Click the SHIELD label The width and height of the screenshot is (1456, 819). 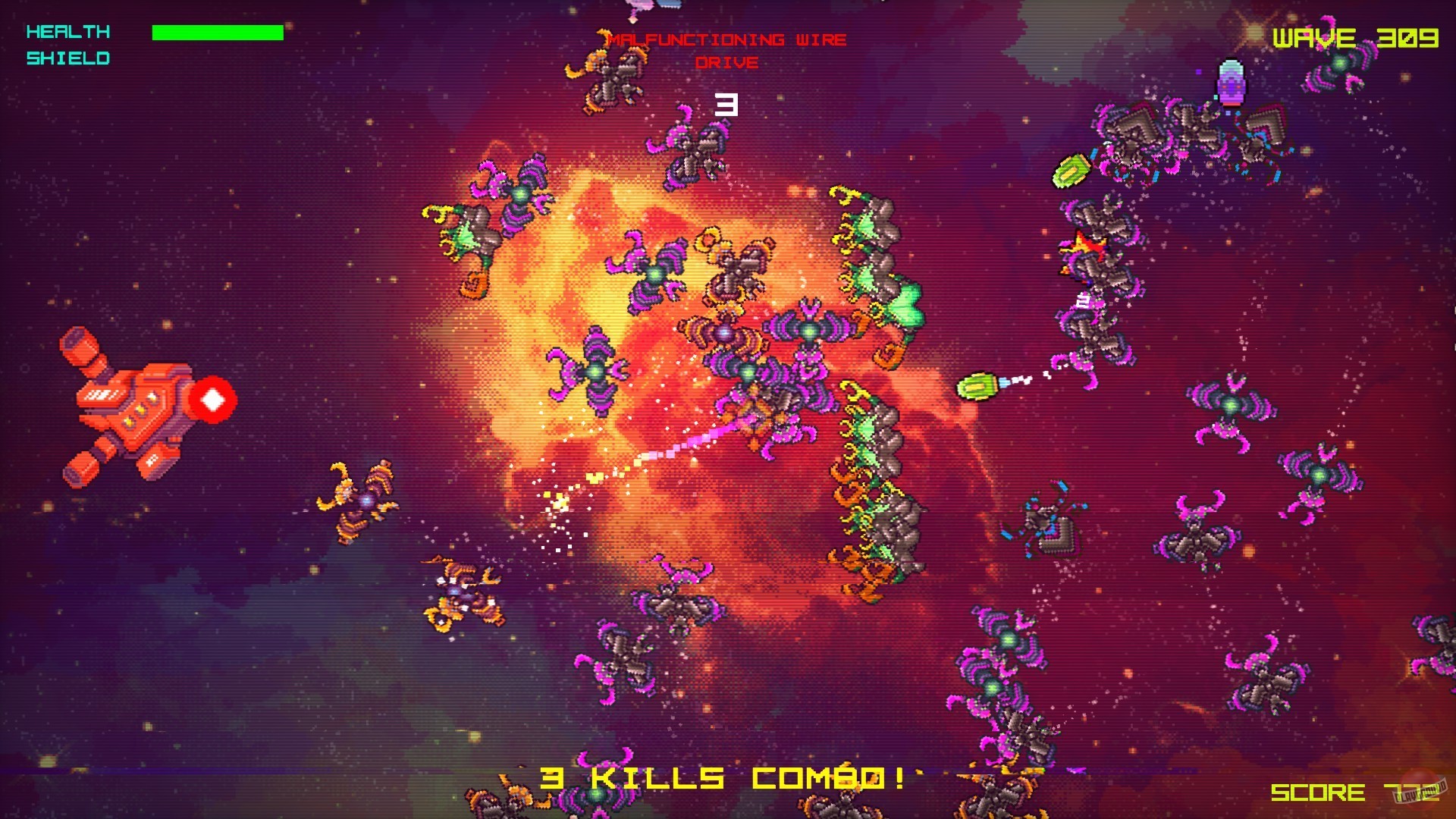click(x=67, y=57)
